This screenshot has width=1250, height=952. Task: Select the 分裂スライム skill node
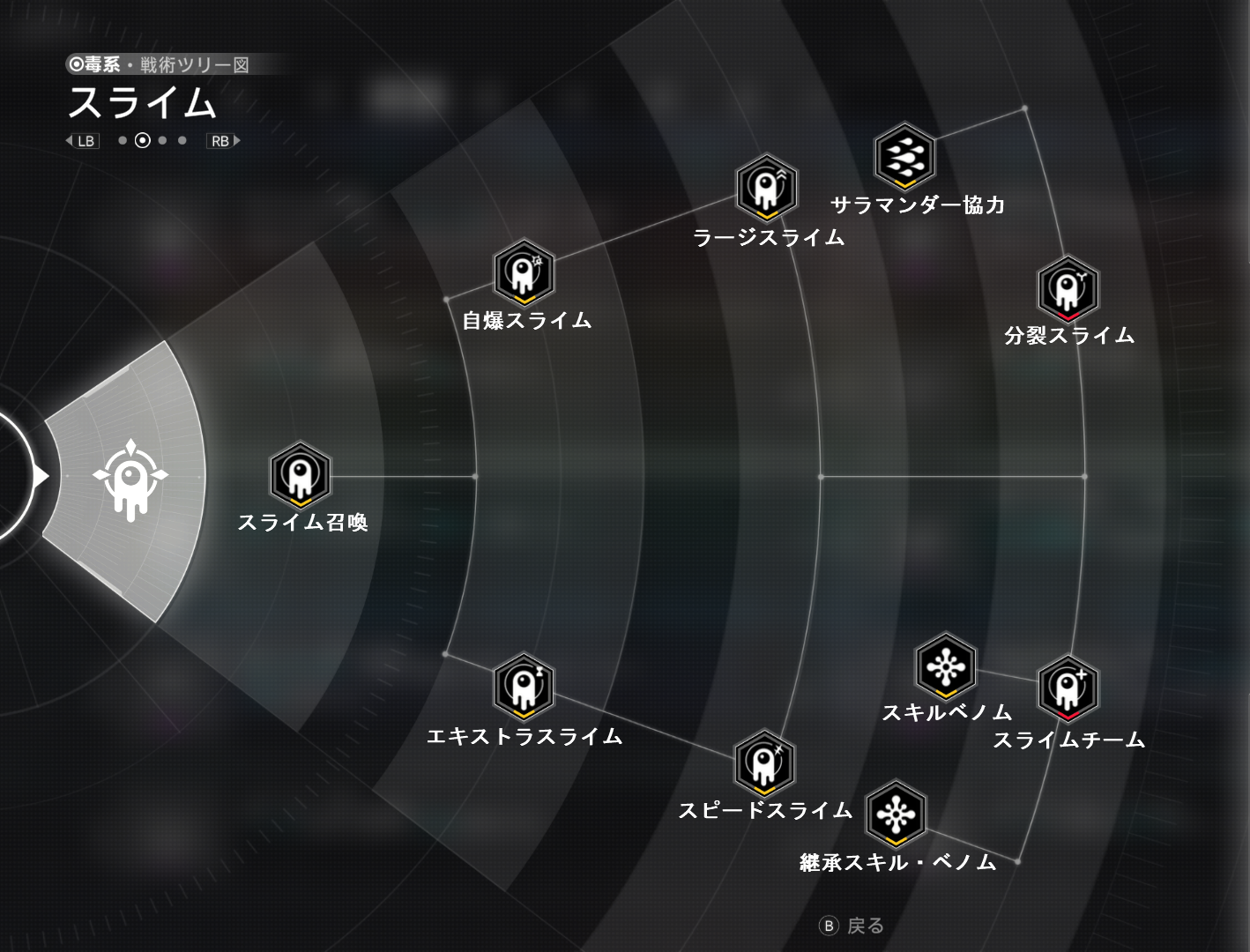click(1068, 289)
